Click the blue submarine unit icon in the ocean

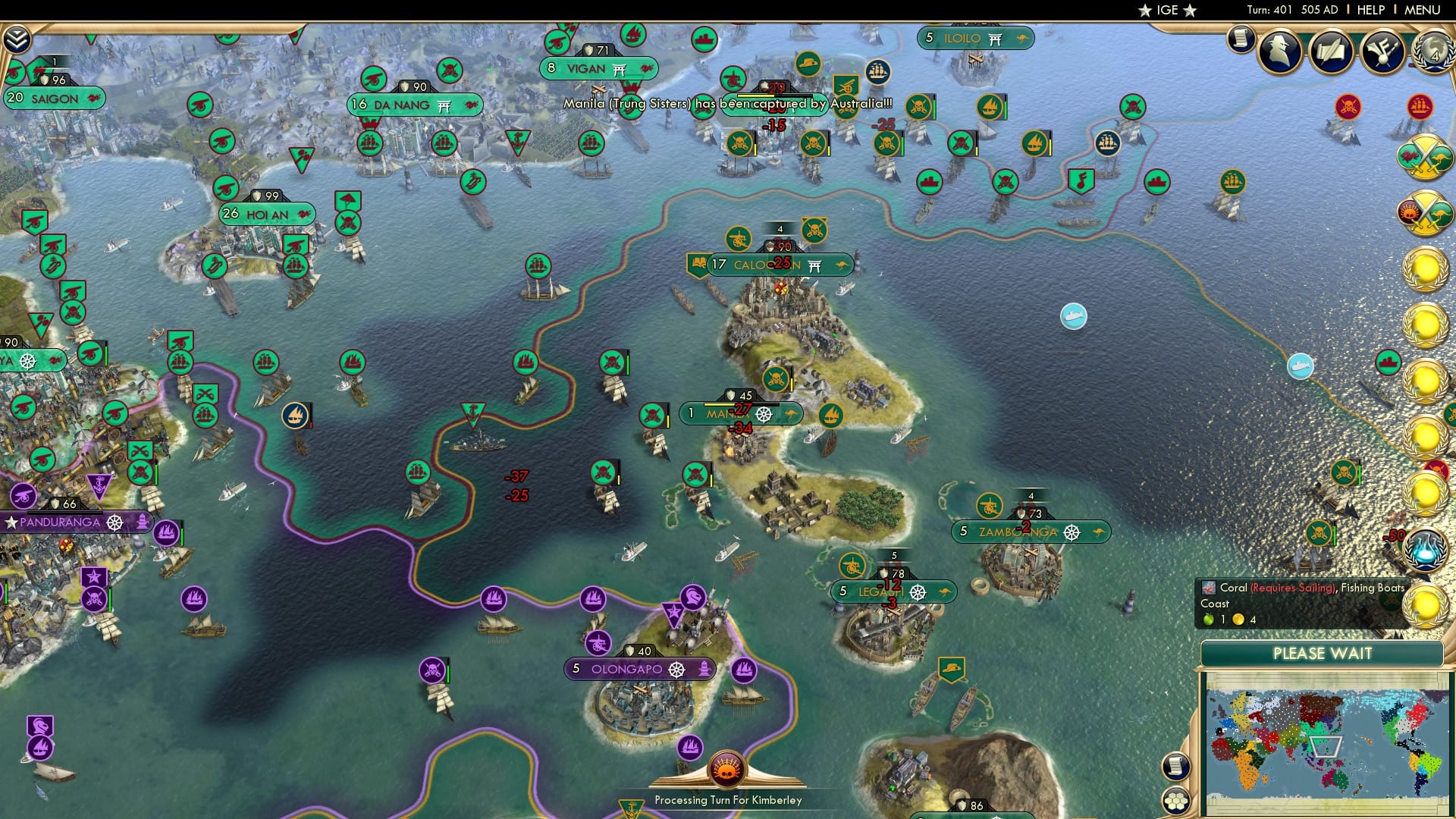tap(1072, 318)
